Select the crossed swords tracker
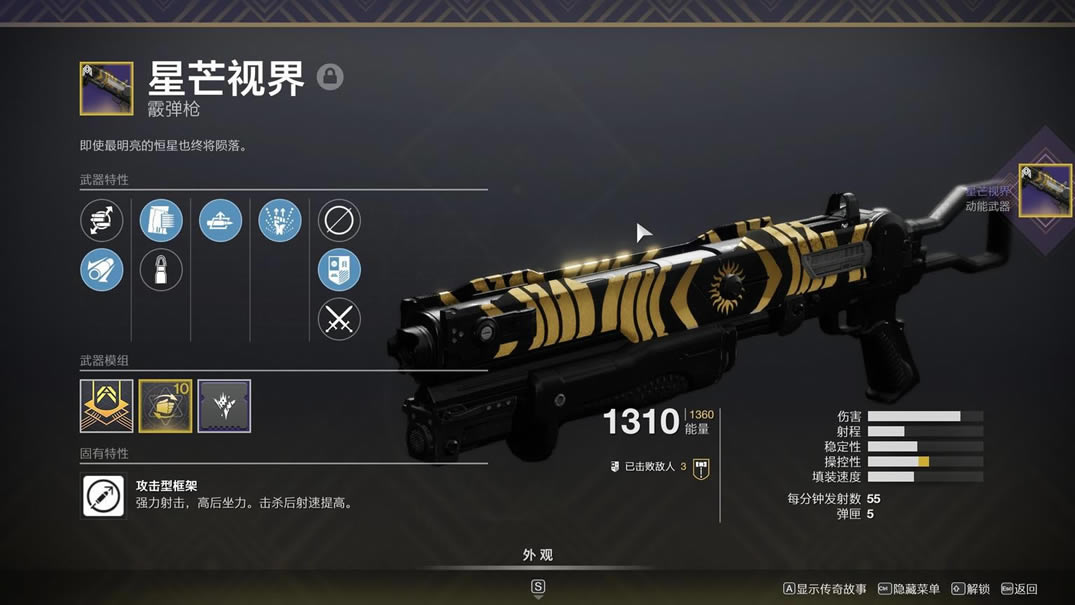Screen dimensions: 1075x605 point(339,320)
